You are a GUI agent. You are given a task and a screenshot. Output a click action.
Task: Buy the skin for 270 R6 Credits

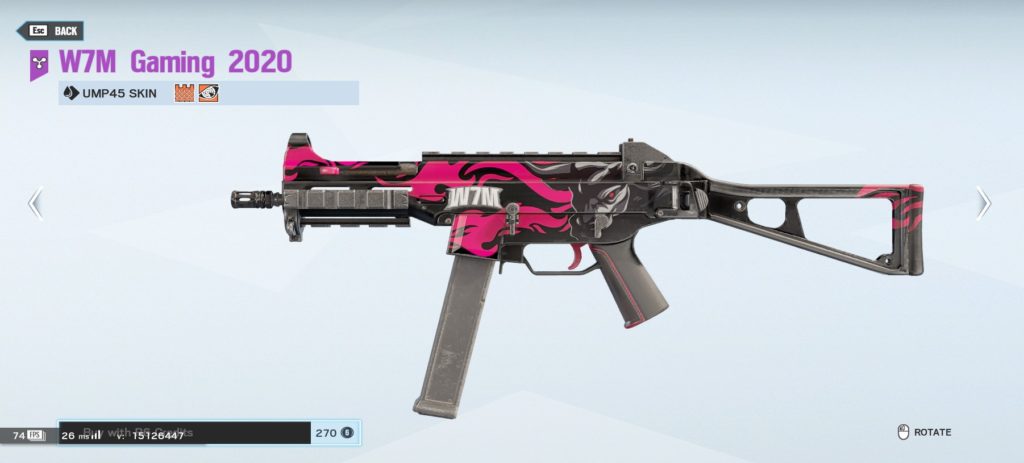tap(209, 433)
